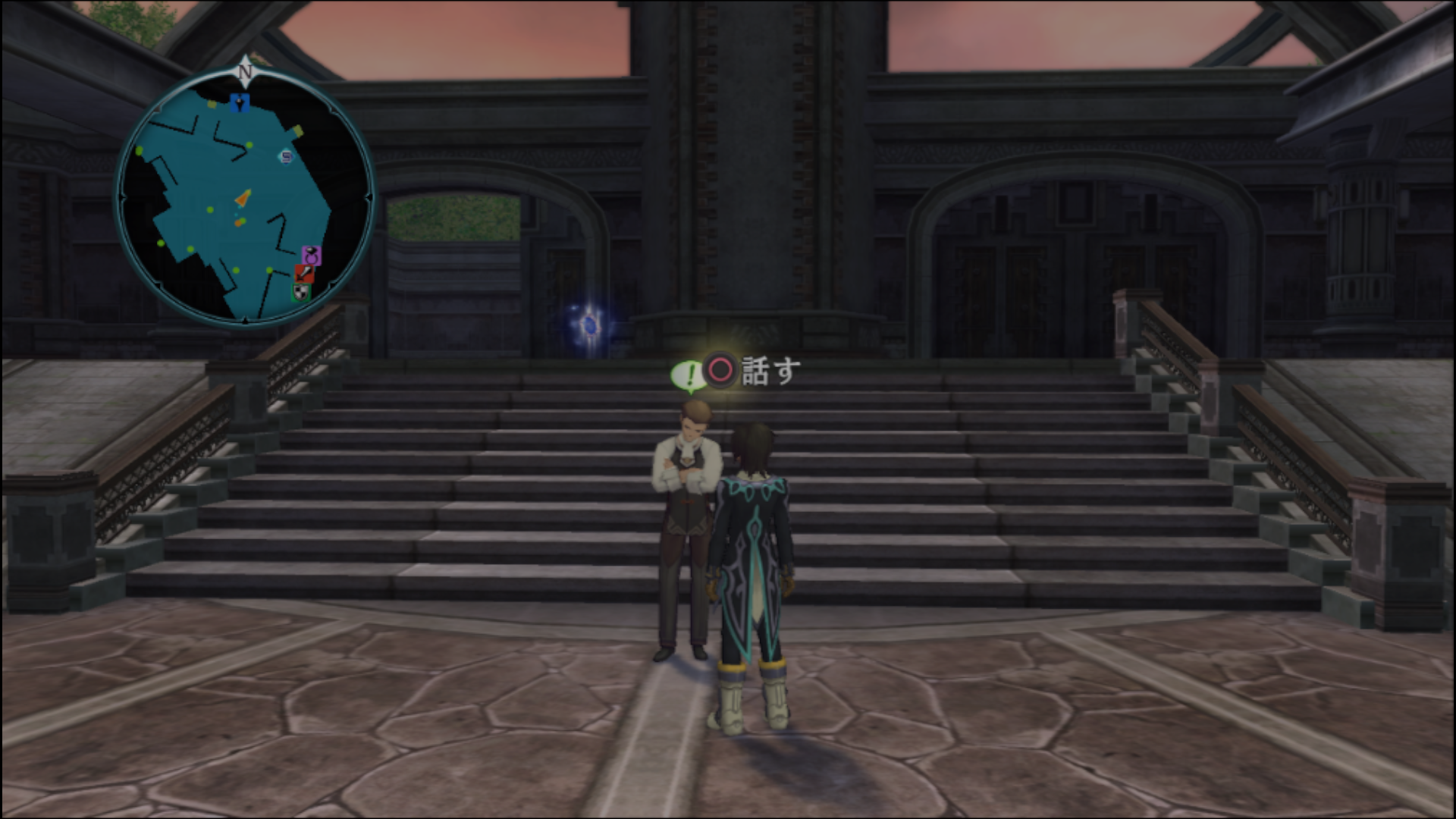Select the green shield armor shop marker
1456x819 pixels.
301,291
